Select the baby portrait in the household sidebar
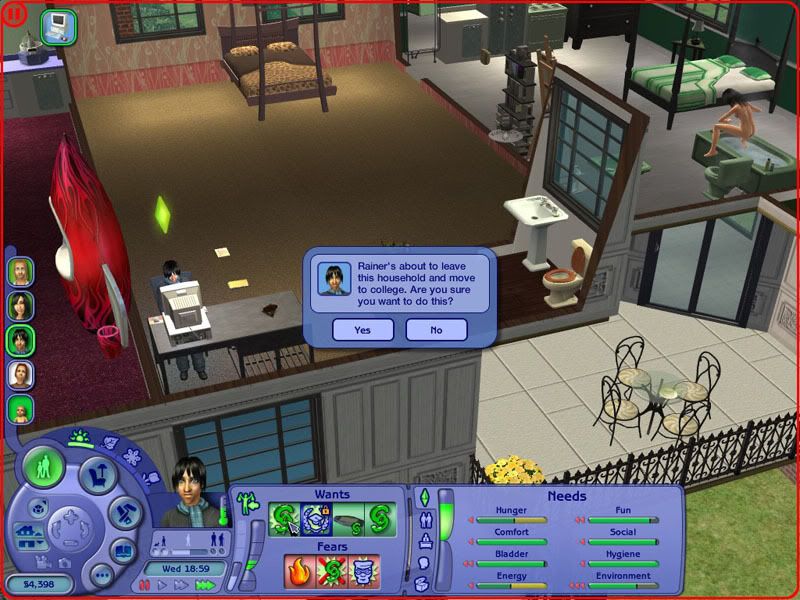Image resolution: width=800 pixels, height=600 pixels. click(20, 409)
